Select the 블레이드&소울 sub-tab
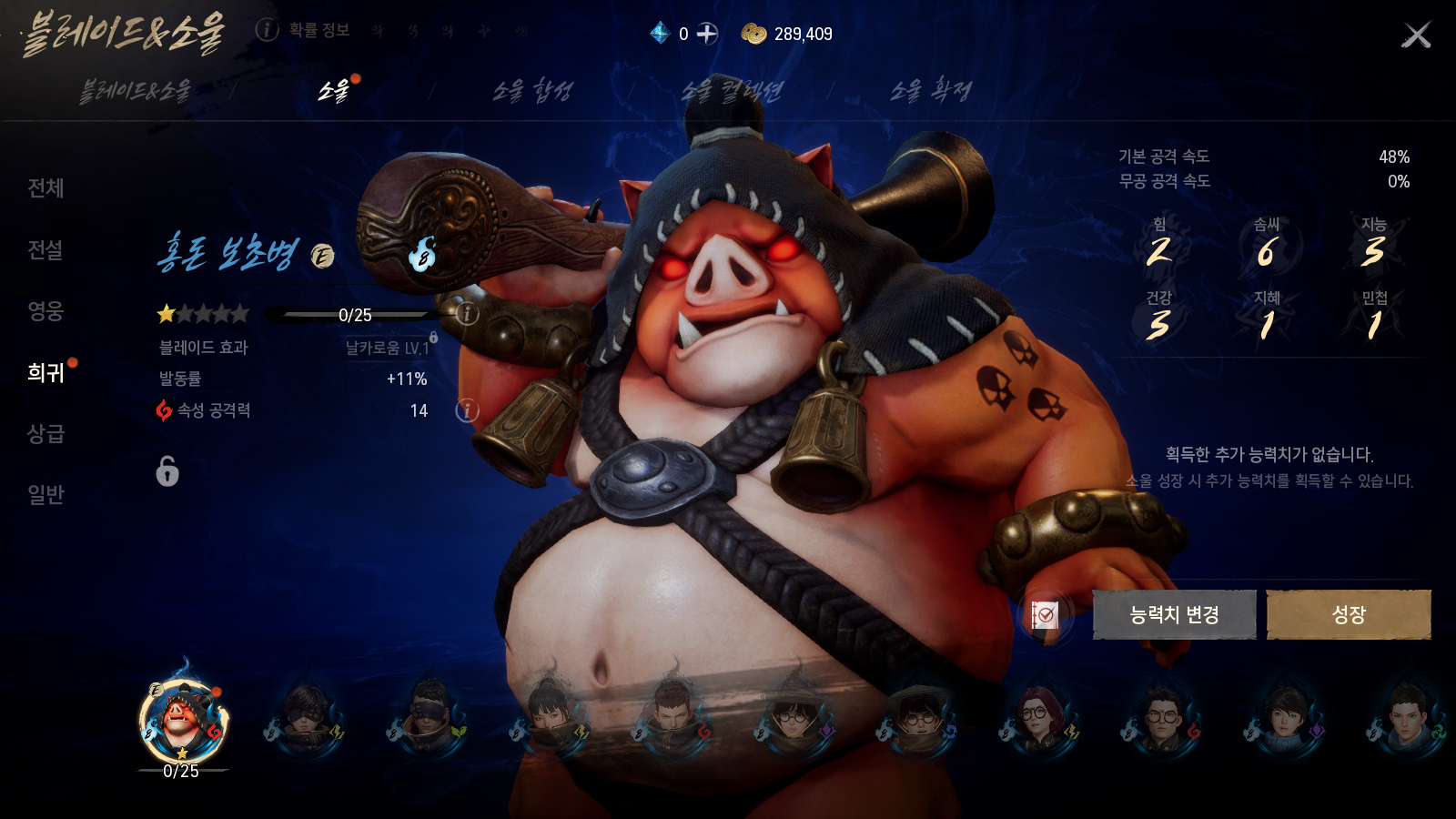Screen dimensions: 1456x819 136,90
